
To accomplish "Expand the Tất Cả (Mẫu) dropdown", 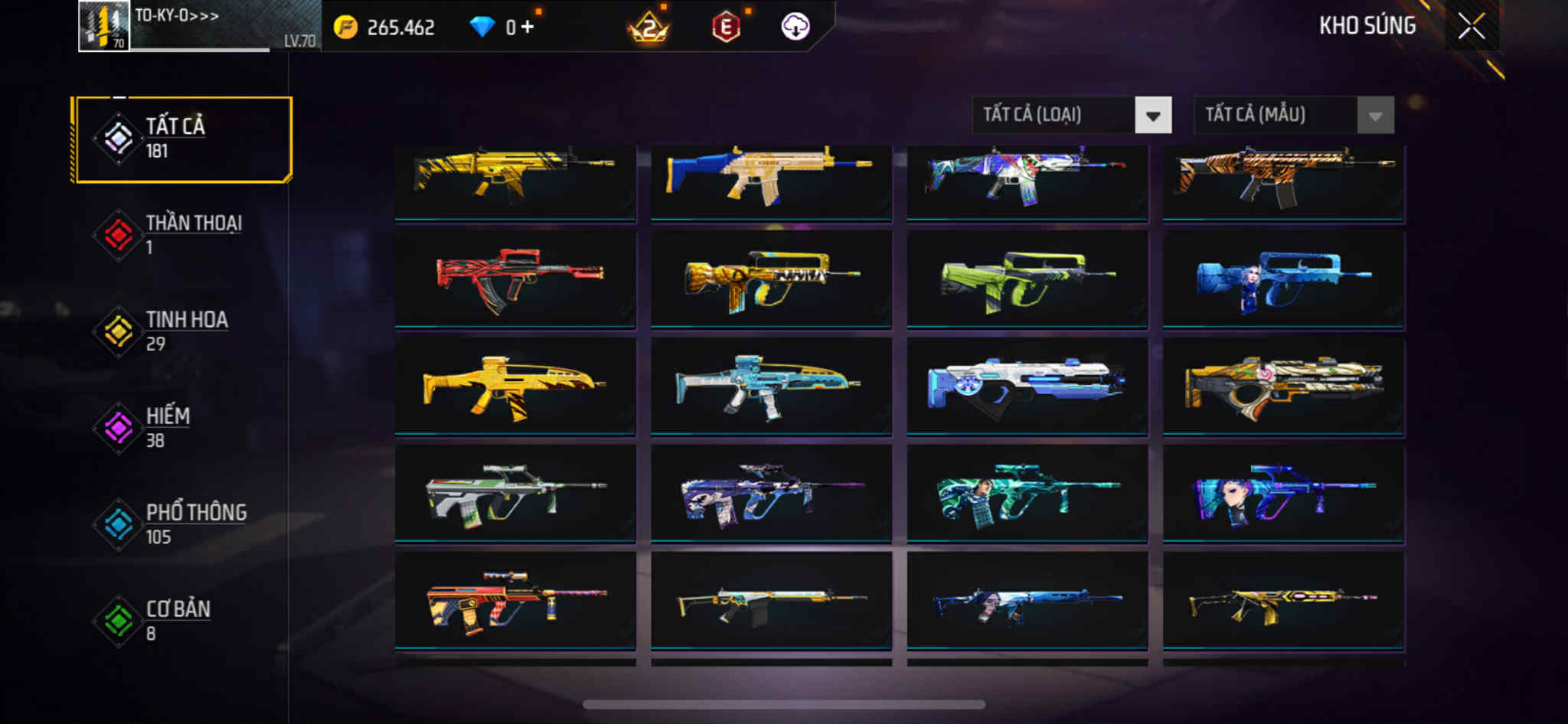I will [1293, 116].
